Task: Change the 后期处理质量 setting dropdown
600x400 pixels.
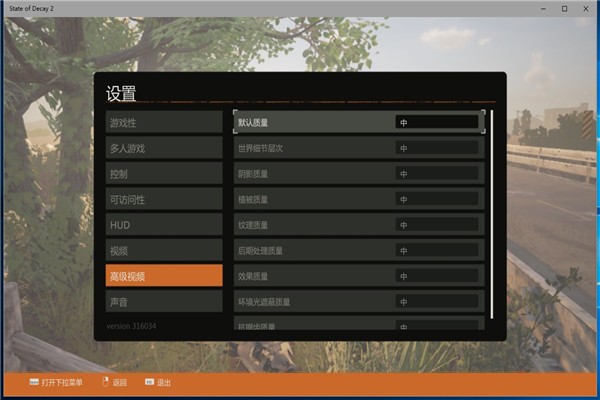Action: click(437, 250)
